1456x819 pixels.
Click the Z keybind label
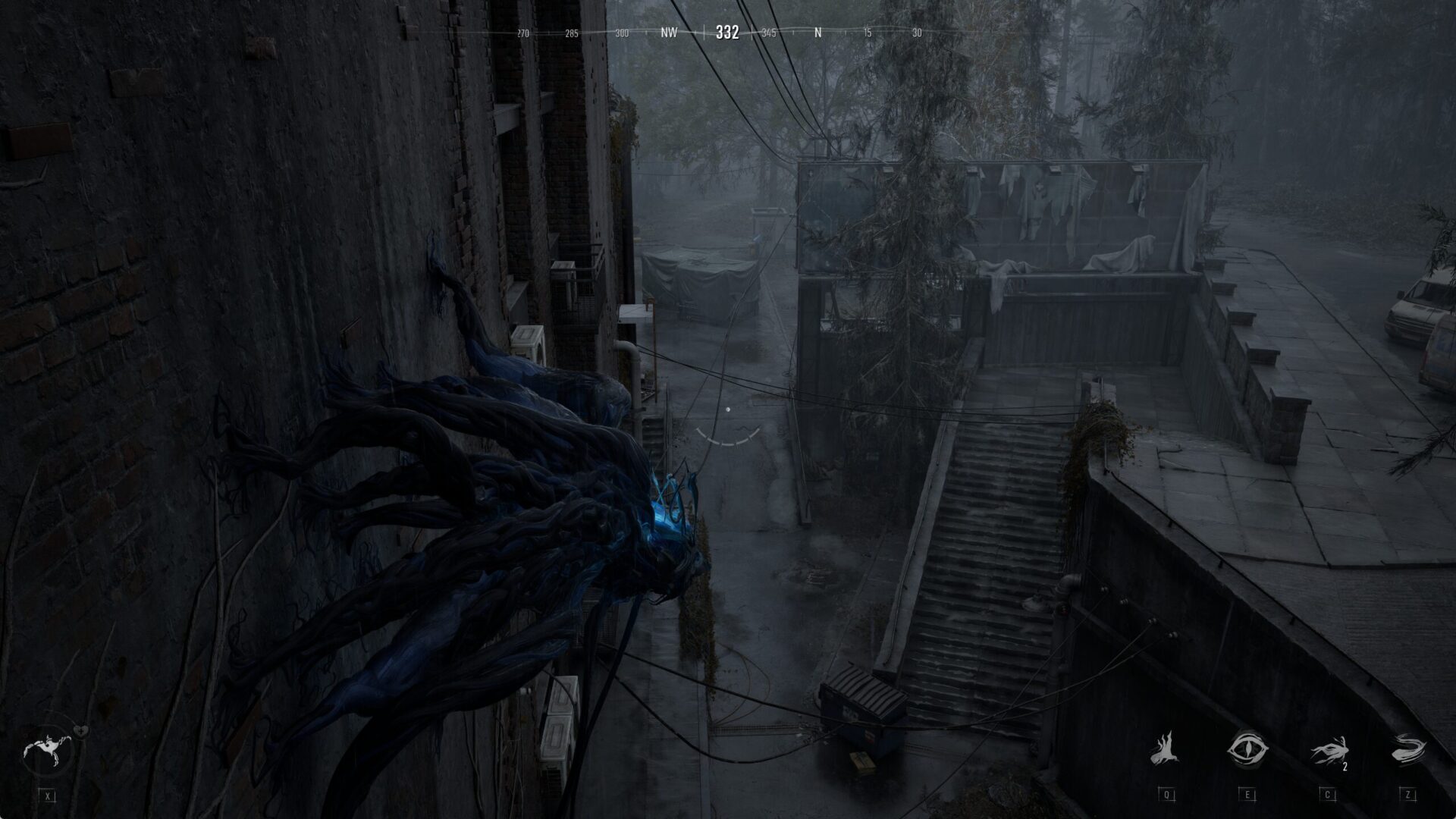pyautogui.click(x=1408, y=793)
